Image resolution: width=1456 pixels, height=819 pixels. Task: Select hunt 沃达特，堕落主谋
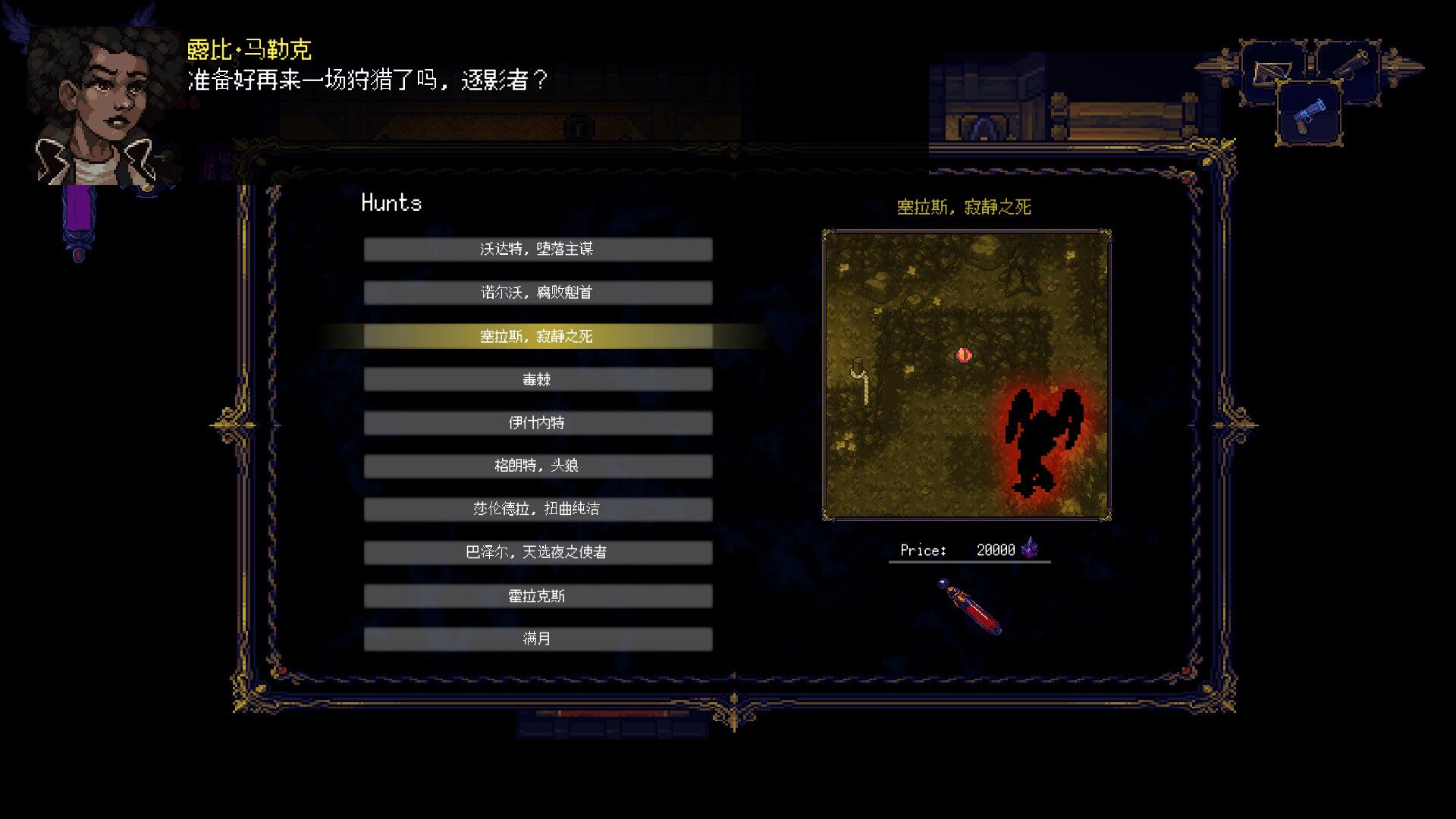click(538, 249)
